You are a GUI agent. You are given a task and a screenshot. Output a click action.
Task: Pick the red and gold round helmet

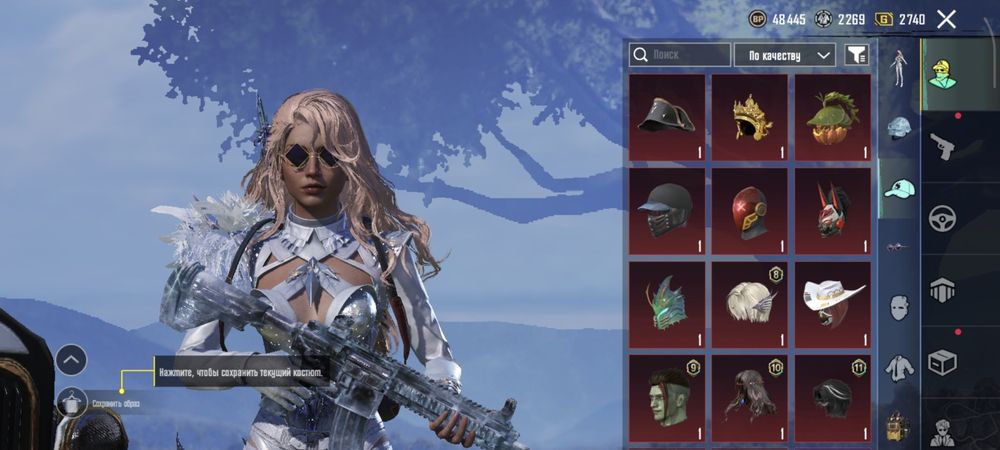tap(749, 211)
